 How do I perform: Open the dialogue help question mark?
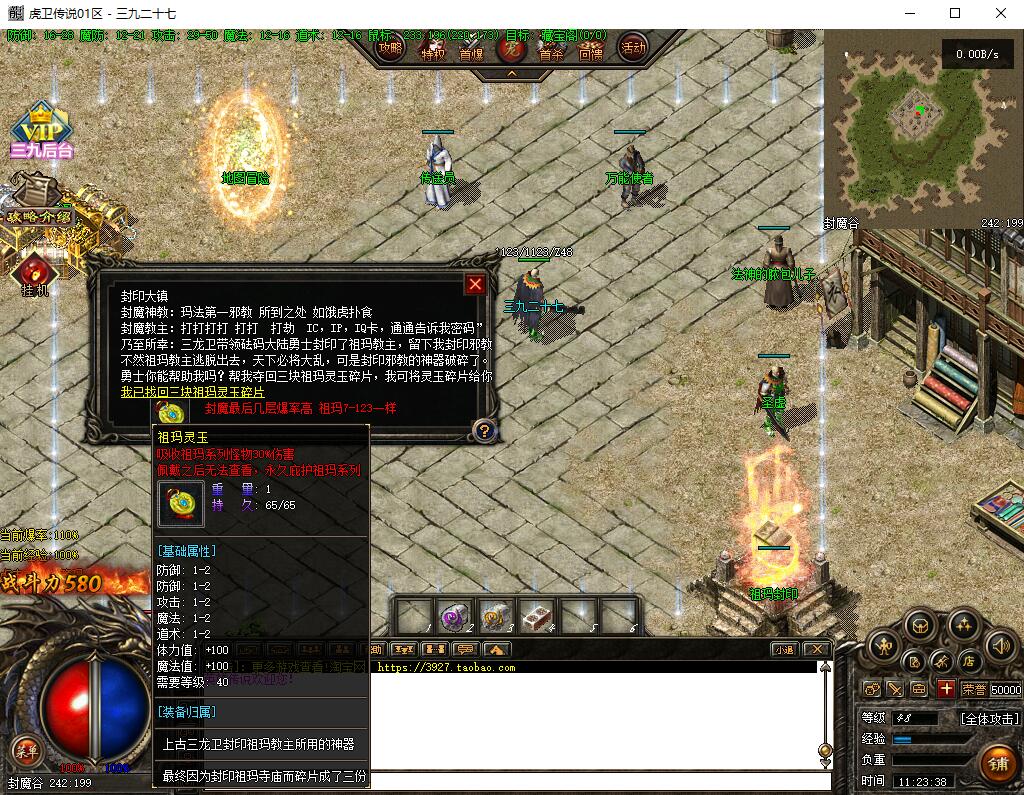coord(484,431)
